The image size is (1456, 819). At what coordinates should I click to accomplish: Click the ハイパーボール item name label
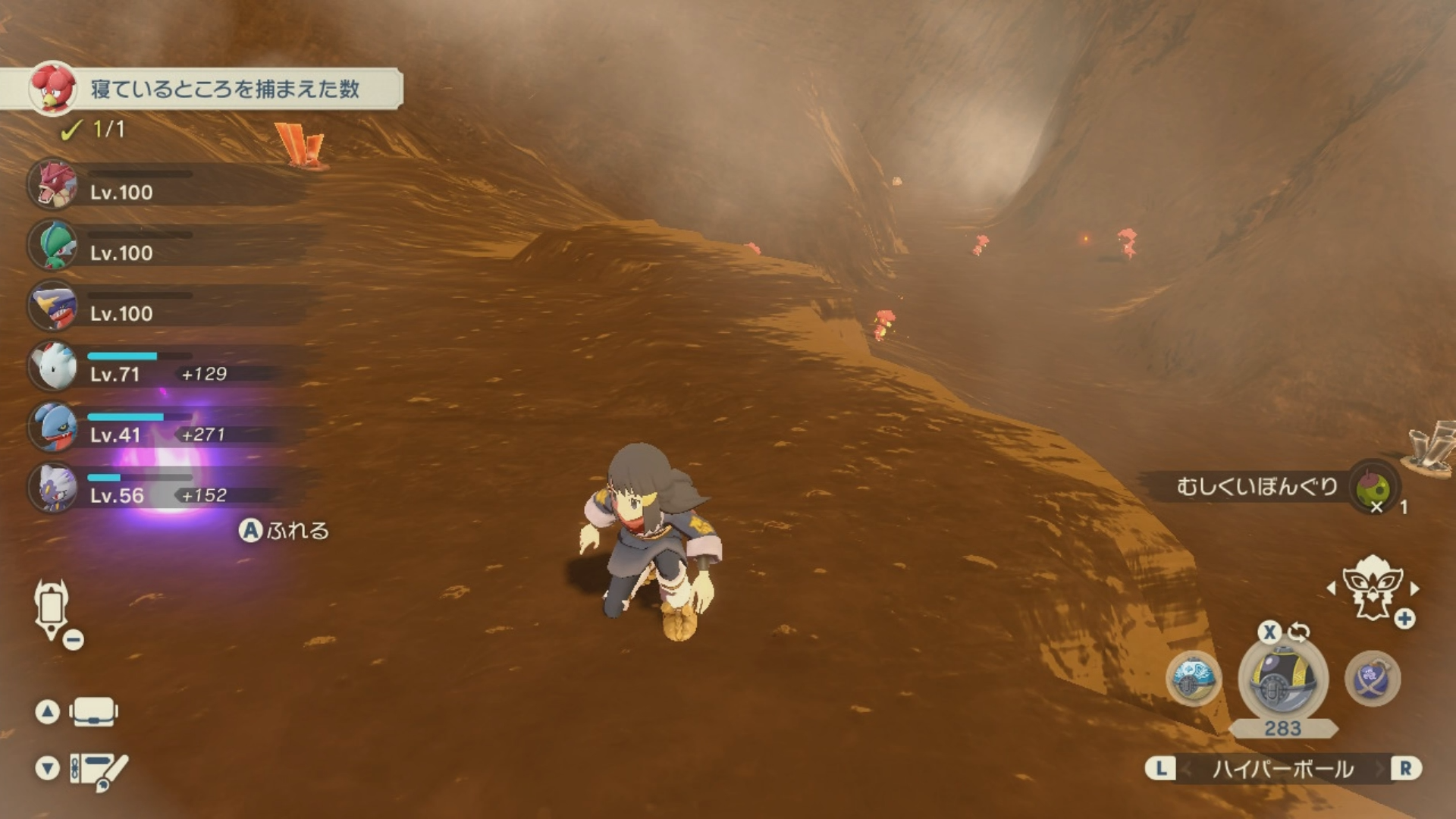pos(1282,769)
